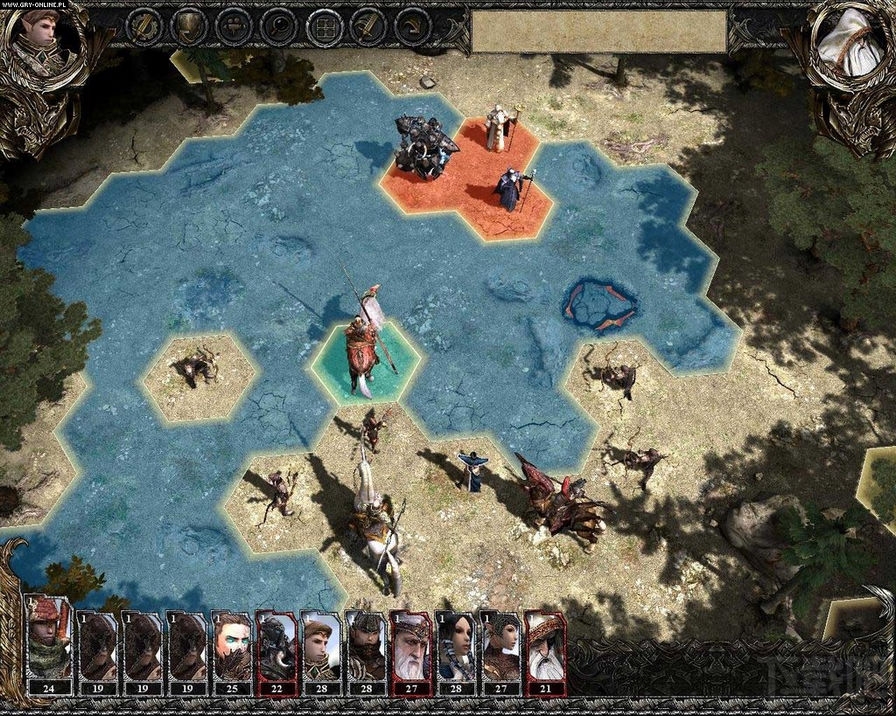This screenshot has width=896, height=716.
Task: Select the glowing-eyed masked unit with 25
Action: click(231, 646)
